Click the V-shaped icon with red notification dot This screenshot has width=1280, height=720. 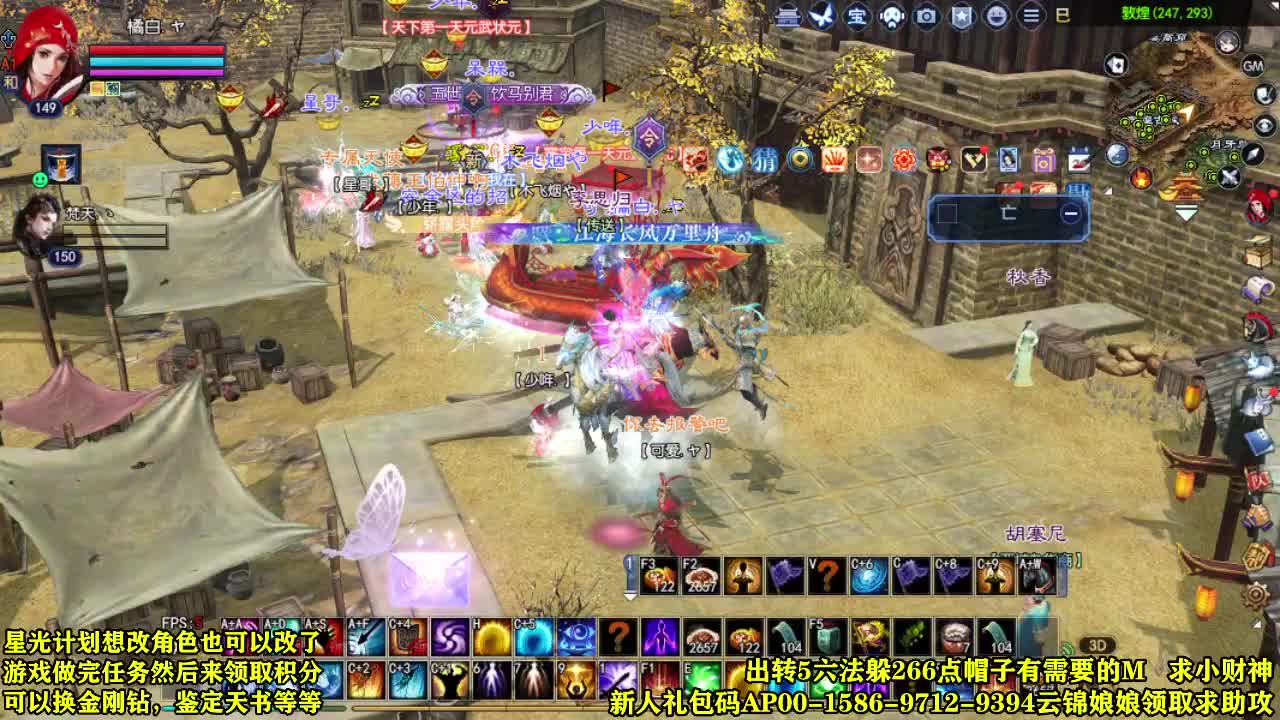point(975,157)
